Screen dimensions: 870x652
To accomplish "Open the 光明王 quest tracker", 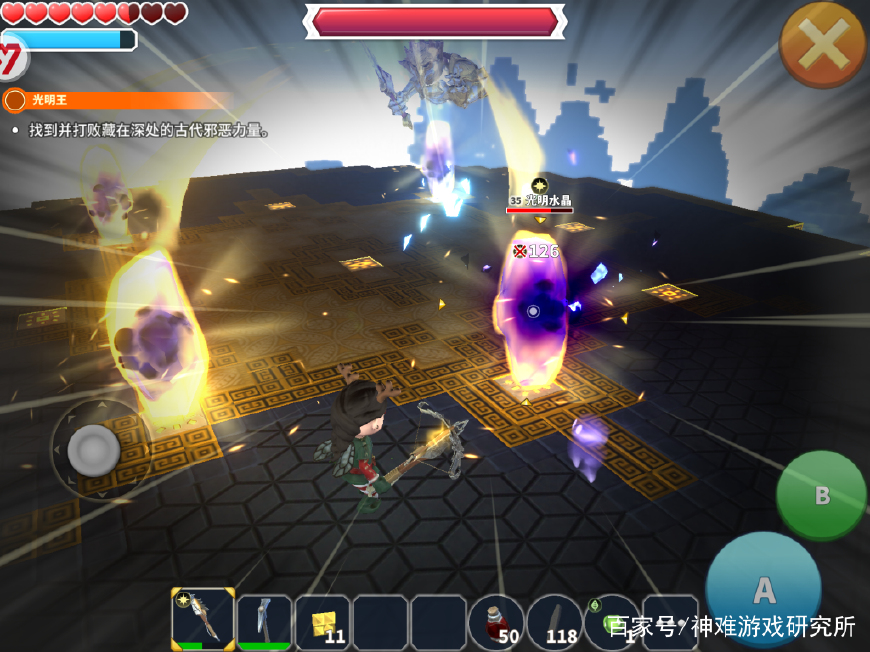I will [x=110, y=100].
